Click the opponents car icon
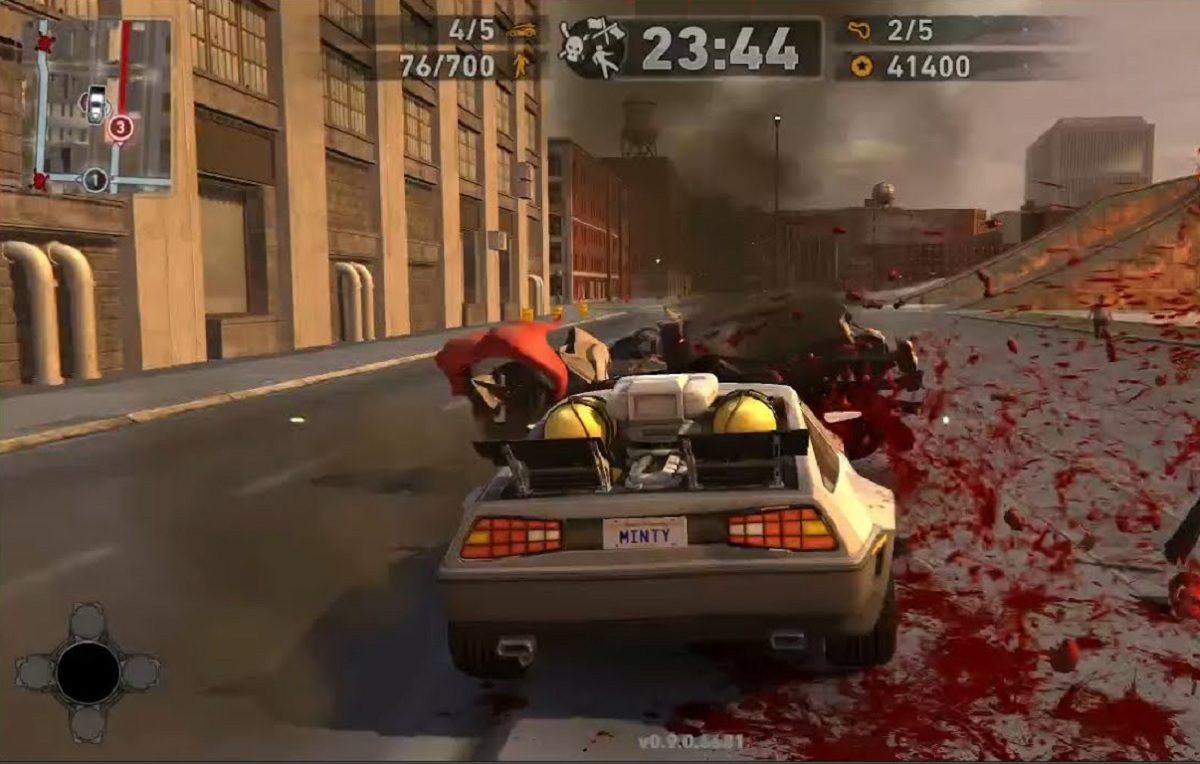 (x=520, y=30)
